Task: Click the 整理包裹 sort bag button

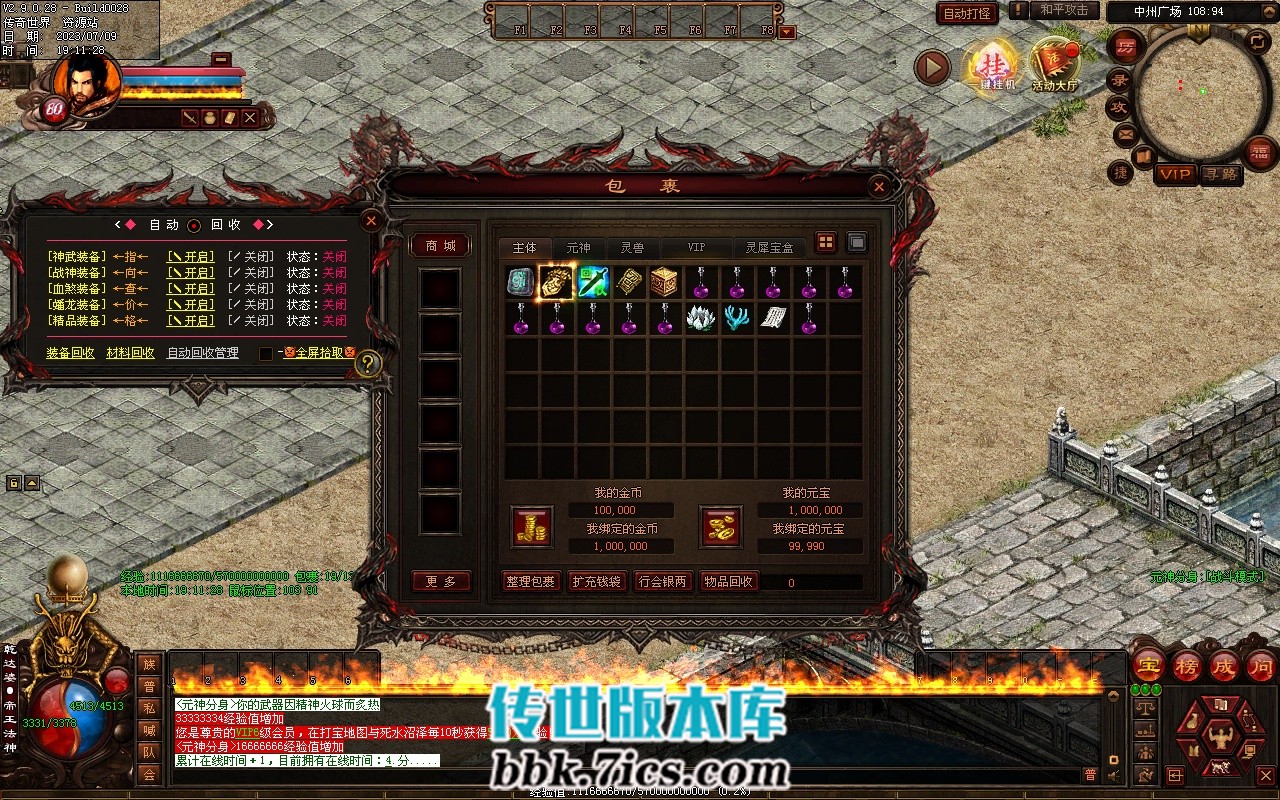Action: [530, 582]
